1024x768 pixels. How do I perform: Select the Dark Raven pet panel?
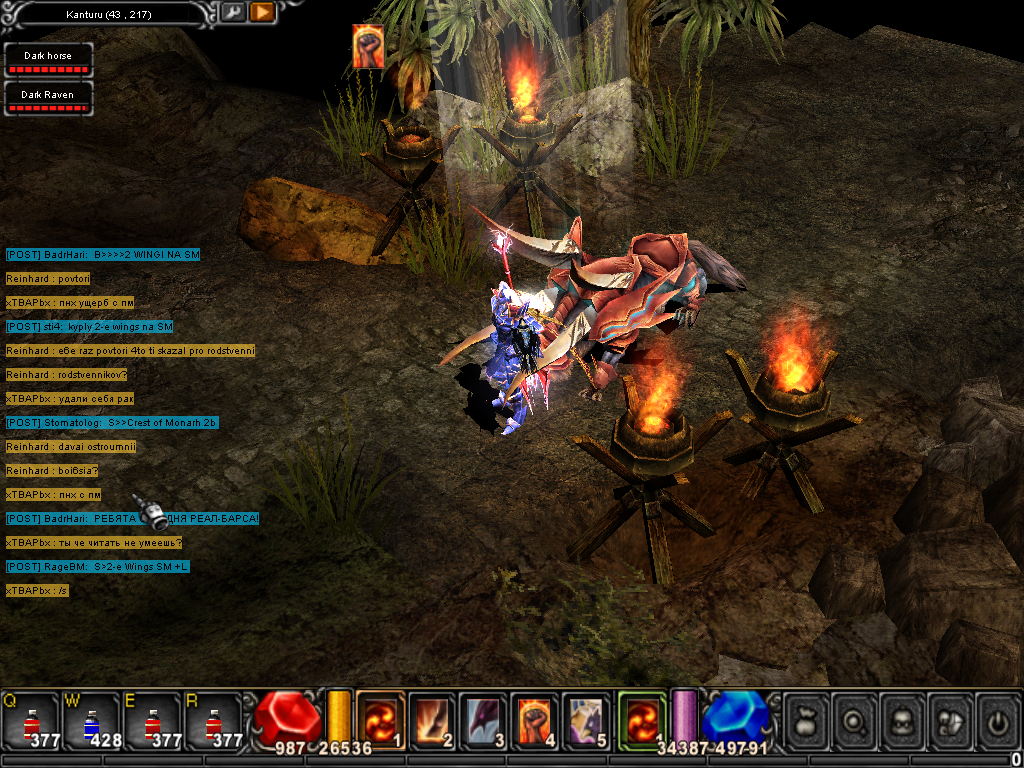pos(48,98)
